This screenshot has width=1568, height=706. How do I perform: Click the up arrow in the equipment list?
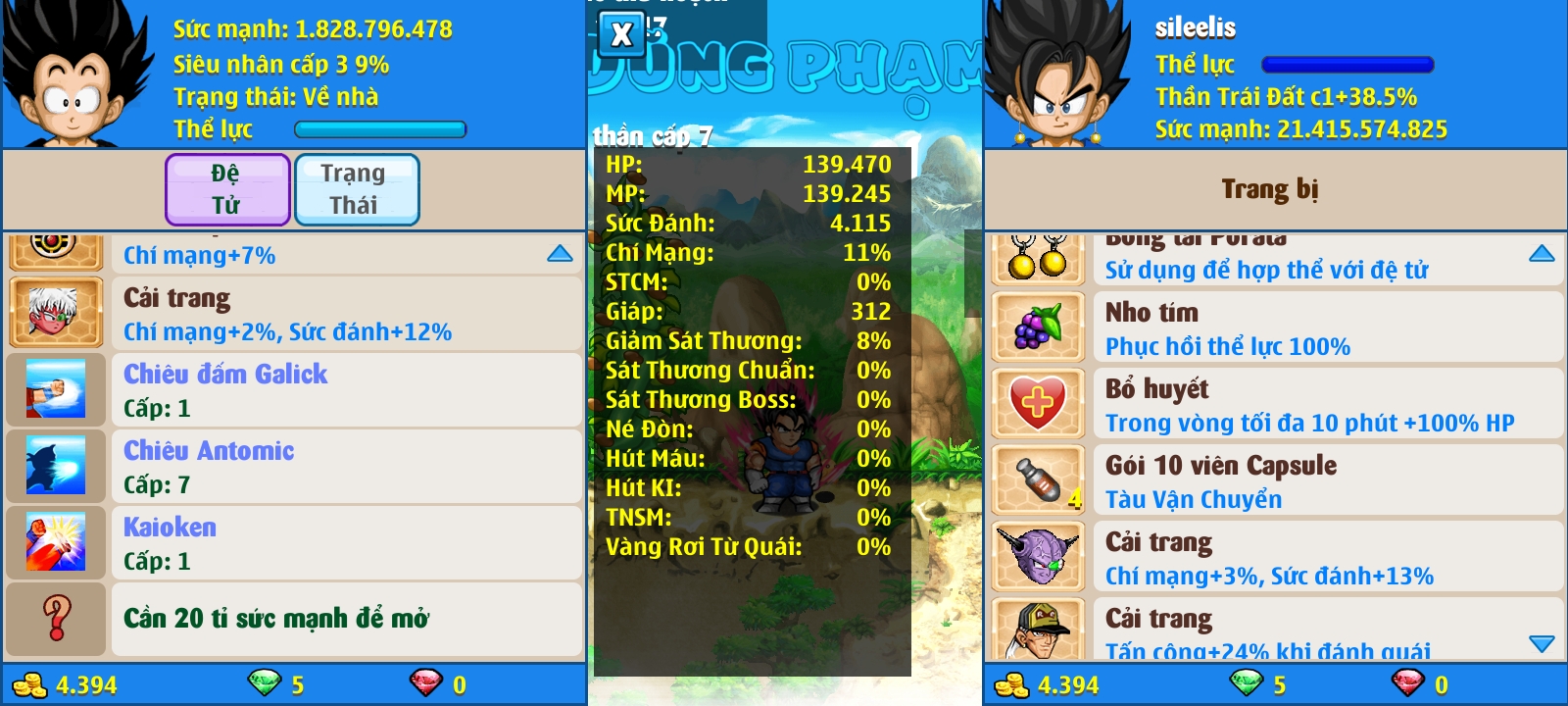tap(1542, 254)
